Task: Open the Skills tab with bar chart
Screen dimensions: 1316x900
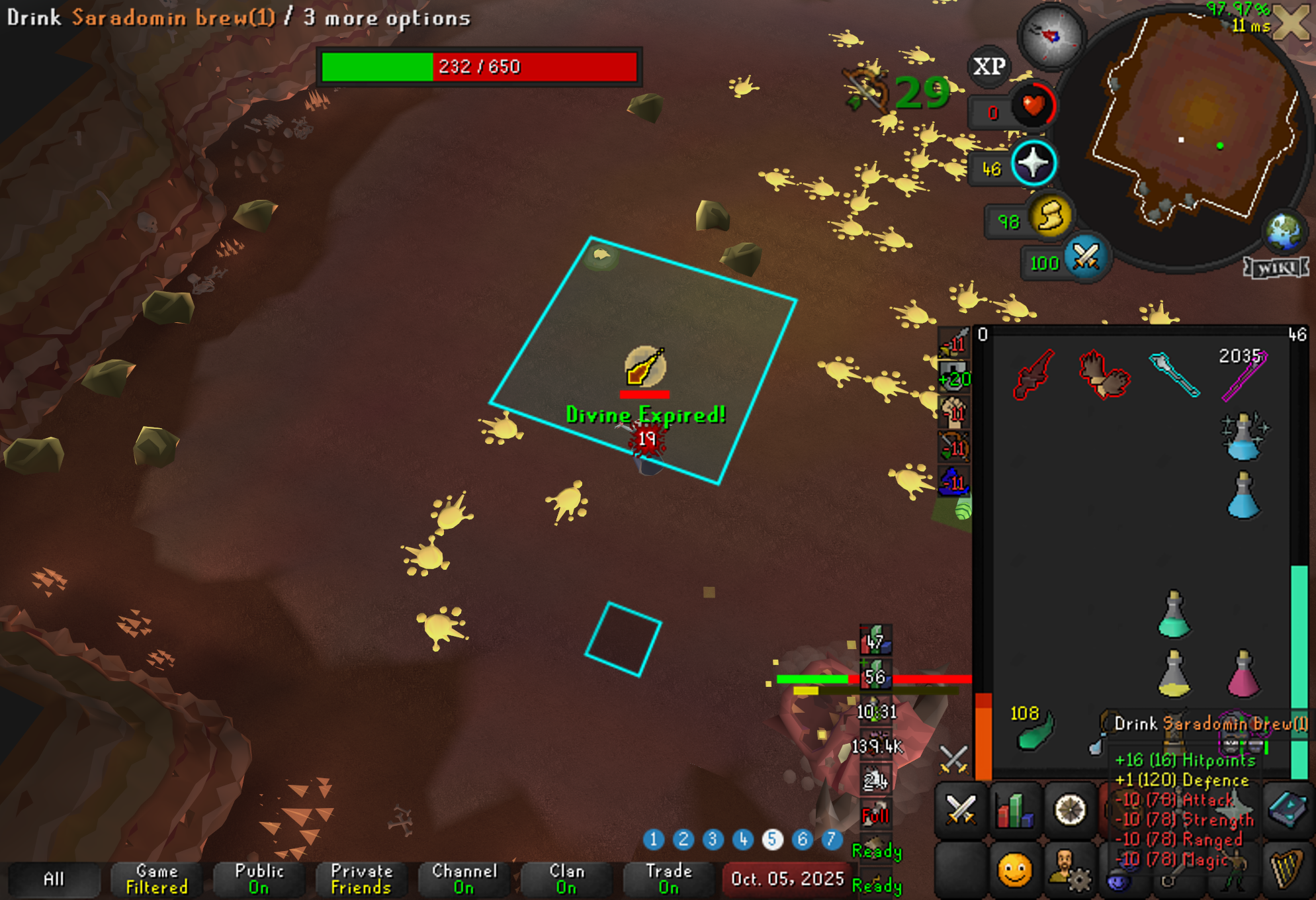Action: [x=1014, y=809]
